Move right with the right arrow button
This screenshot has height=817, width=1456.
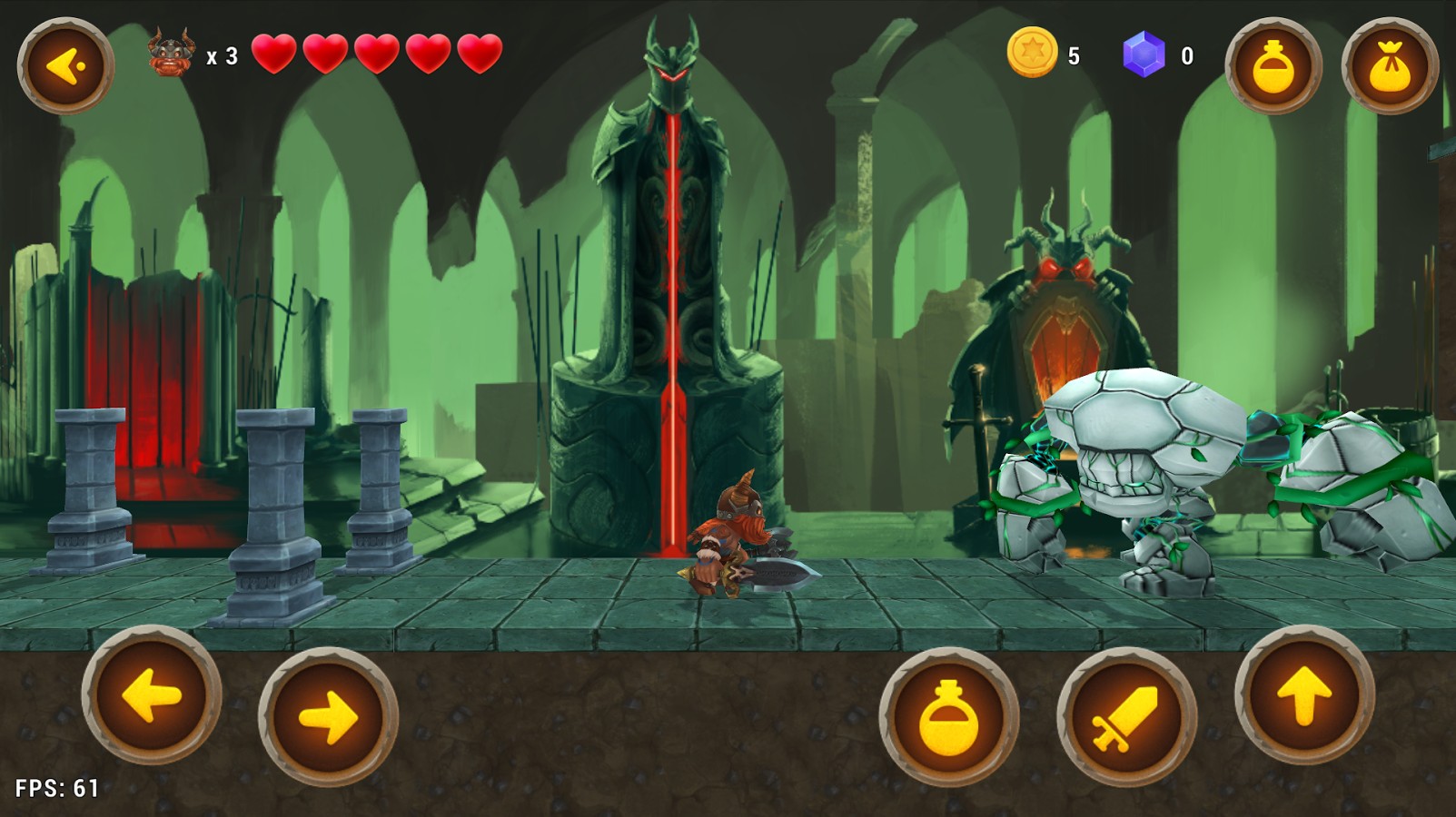(328, 717)
